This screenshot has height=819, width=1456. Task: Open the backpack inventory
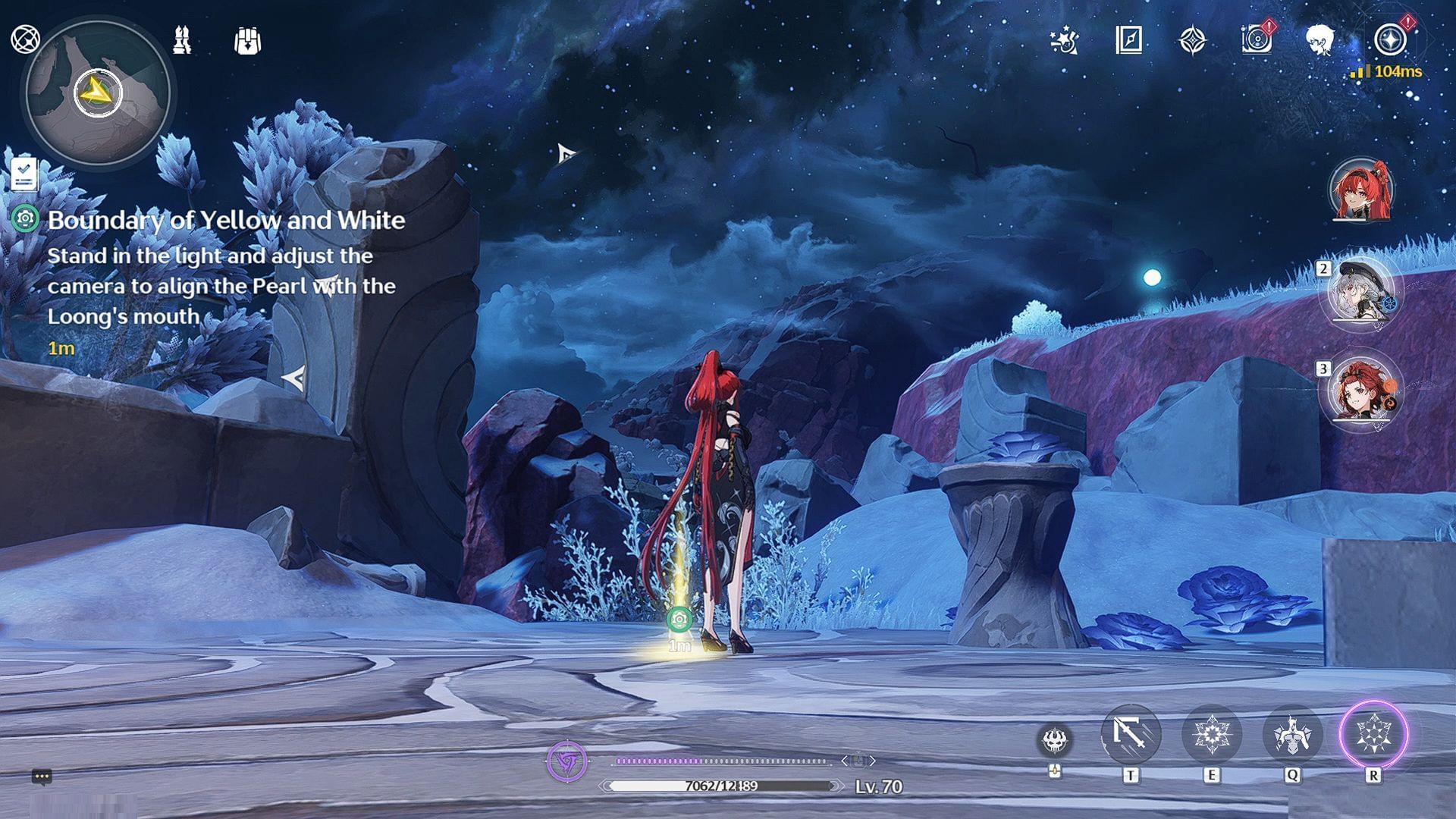[247, 41]
